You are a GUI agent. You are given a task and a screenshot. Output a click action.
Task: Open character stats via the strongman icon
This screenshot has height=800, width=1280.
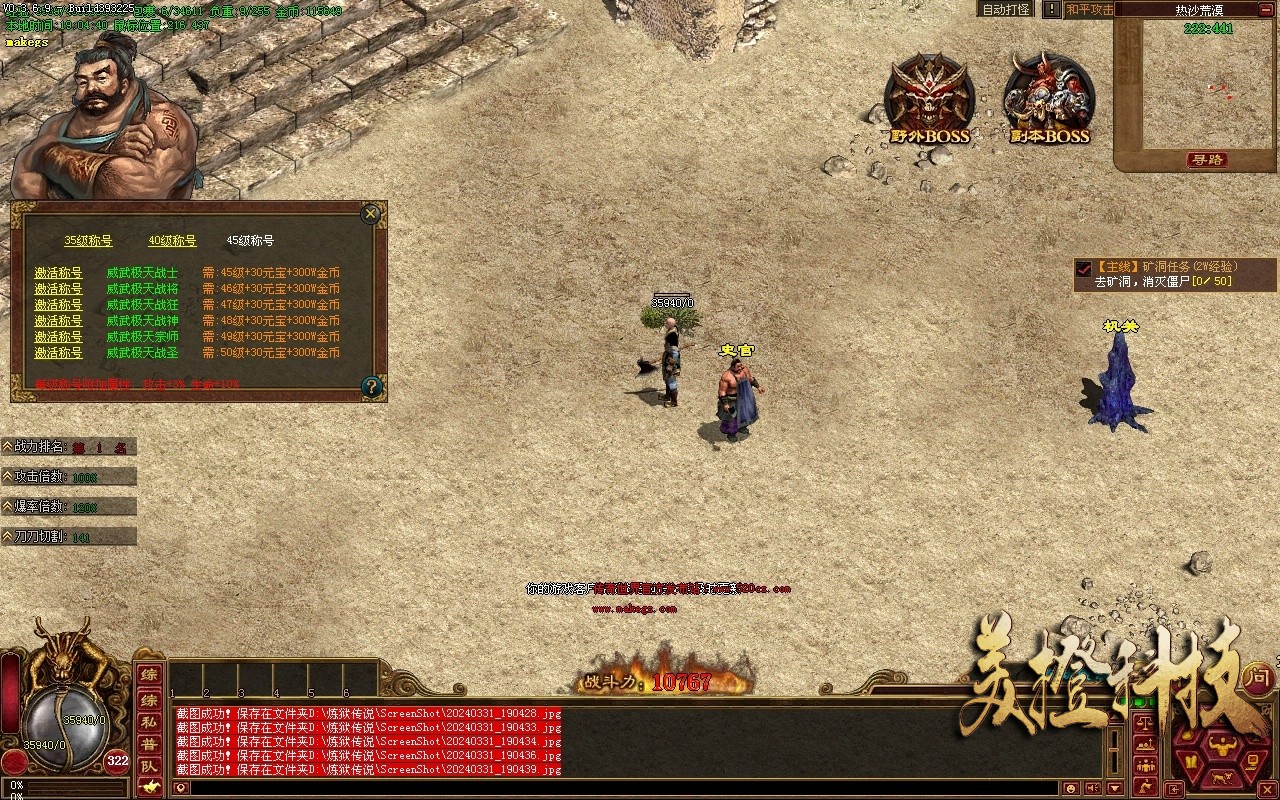pyautogui.click(x=1222, y=746)
